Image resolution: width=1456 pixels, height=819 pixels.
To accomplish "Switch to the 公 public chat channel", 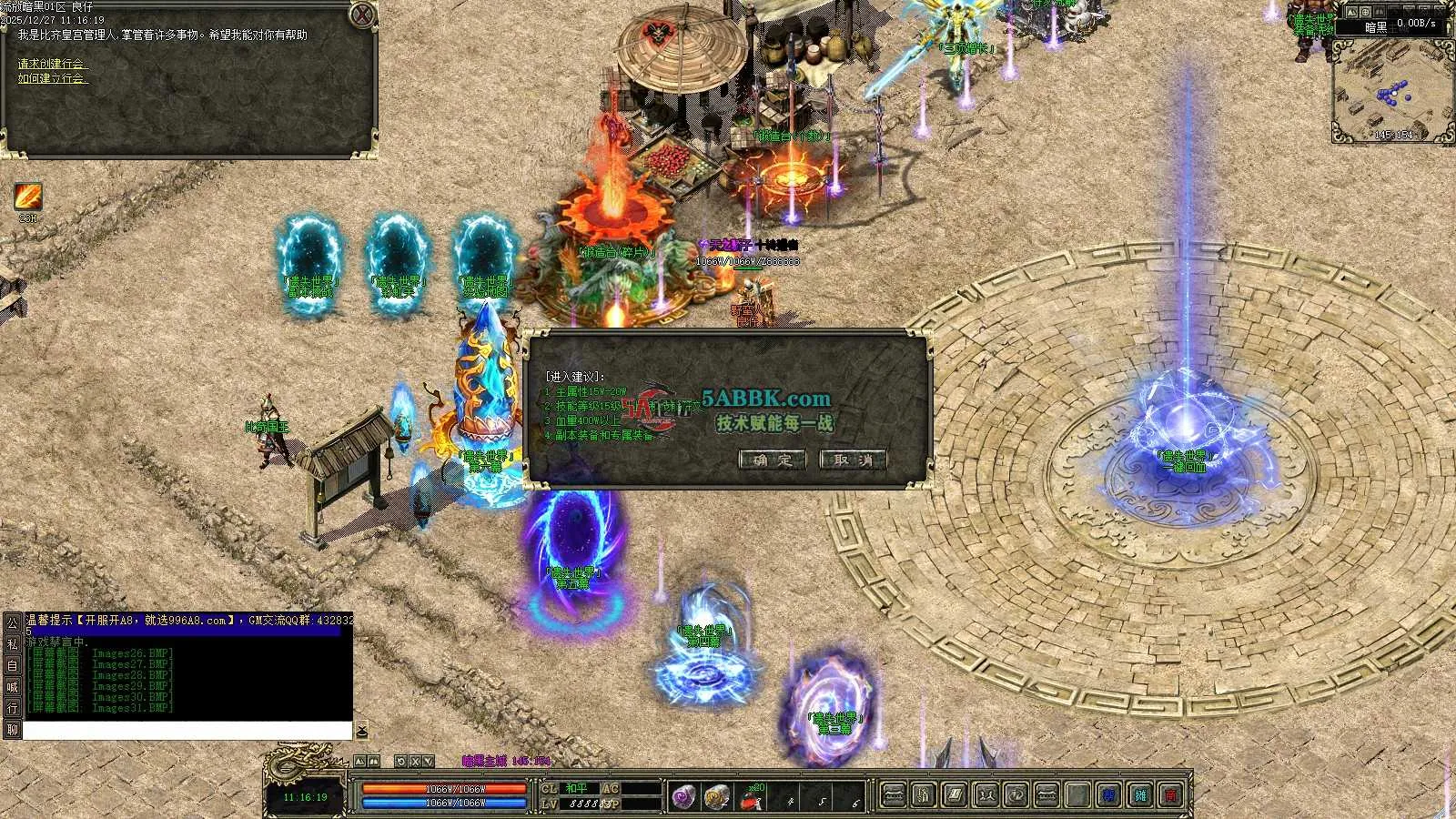I will pos(12,623).
